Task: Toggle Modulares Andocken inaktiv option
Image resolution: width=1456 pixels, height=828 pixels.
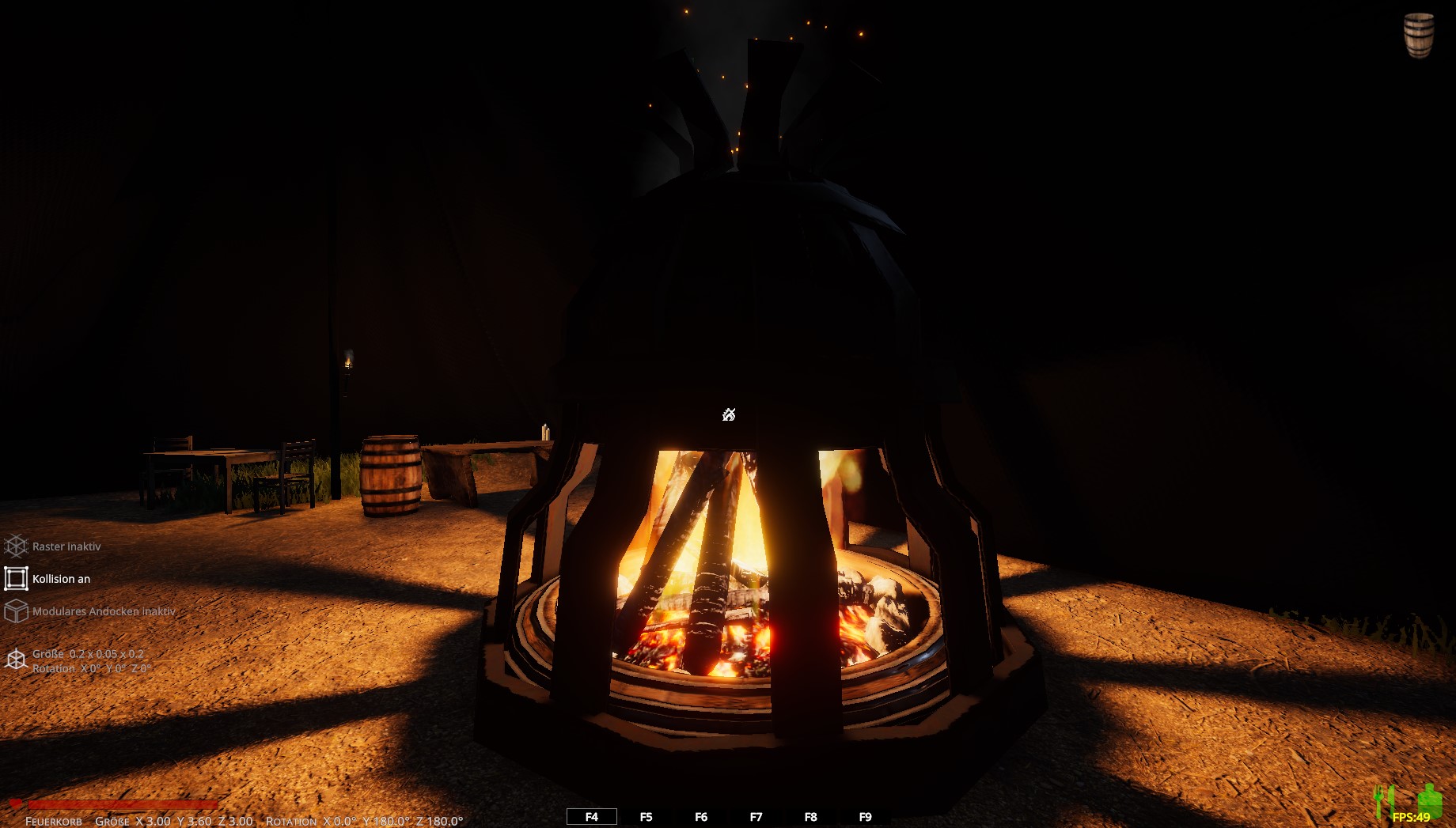Action: tap(17, 611)
